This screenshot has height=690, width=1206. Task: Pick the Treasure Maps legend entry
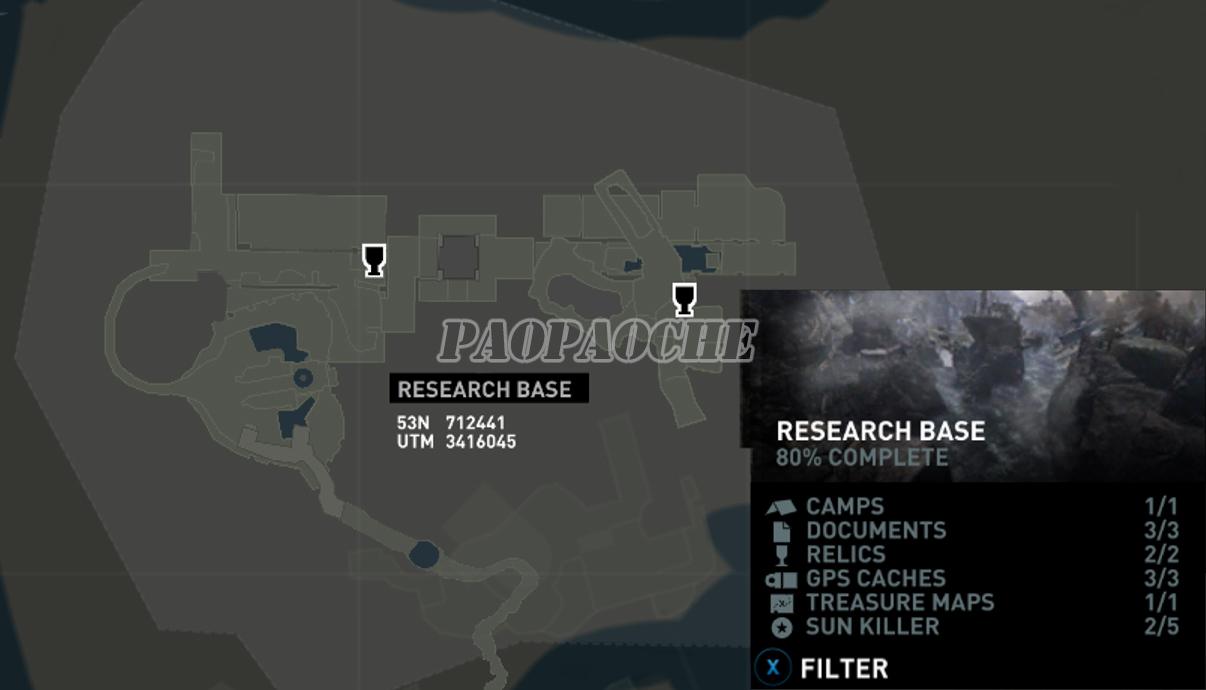coord(899,603)
